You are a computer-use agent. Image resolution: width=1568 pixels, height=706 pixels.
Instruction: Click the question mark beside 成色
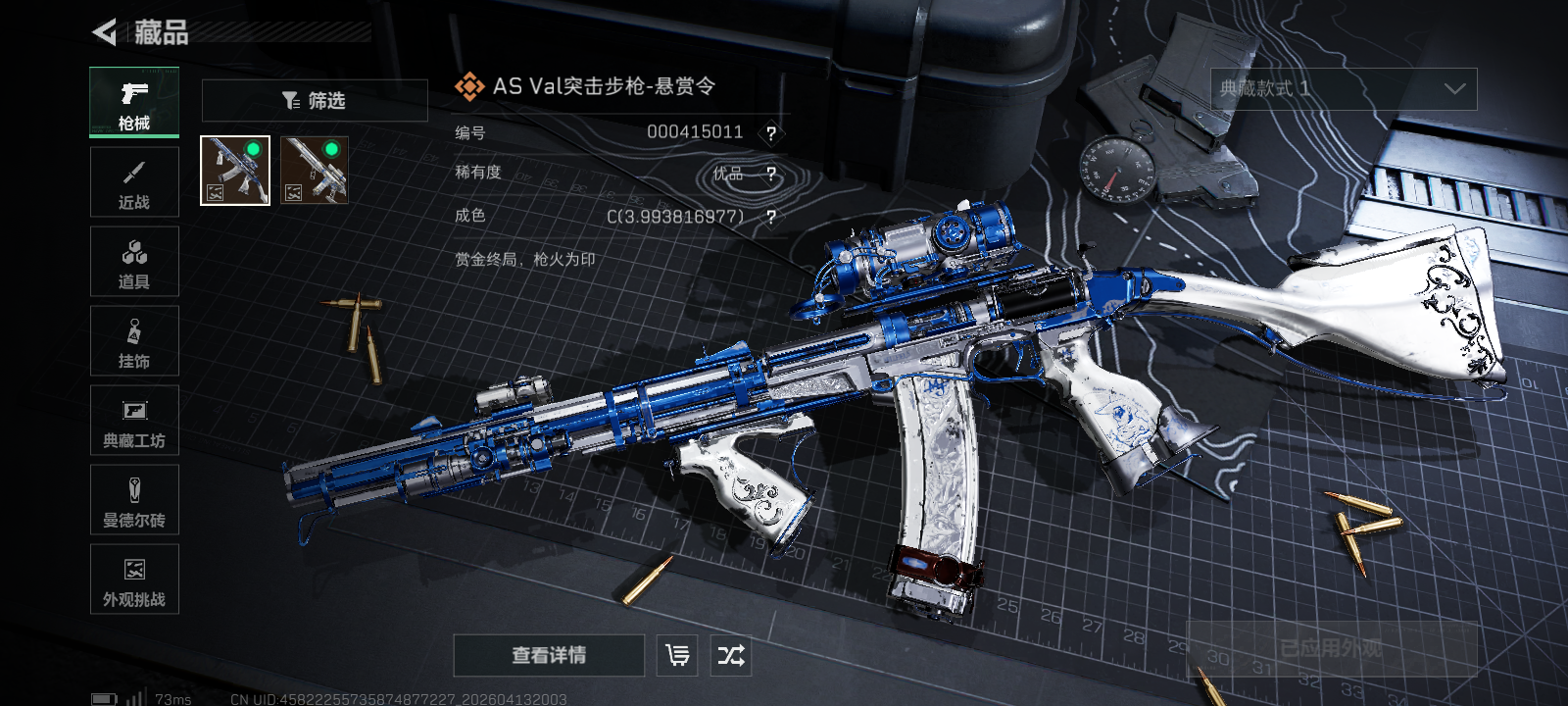click(771, 217)
